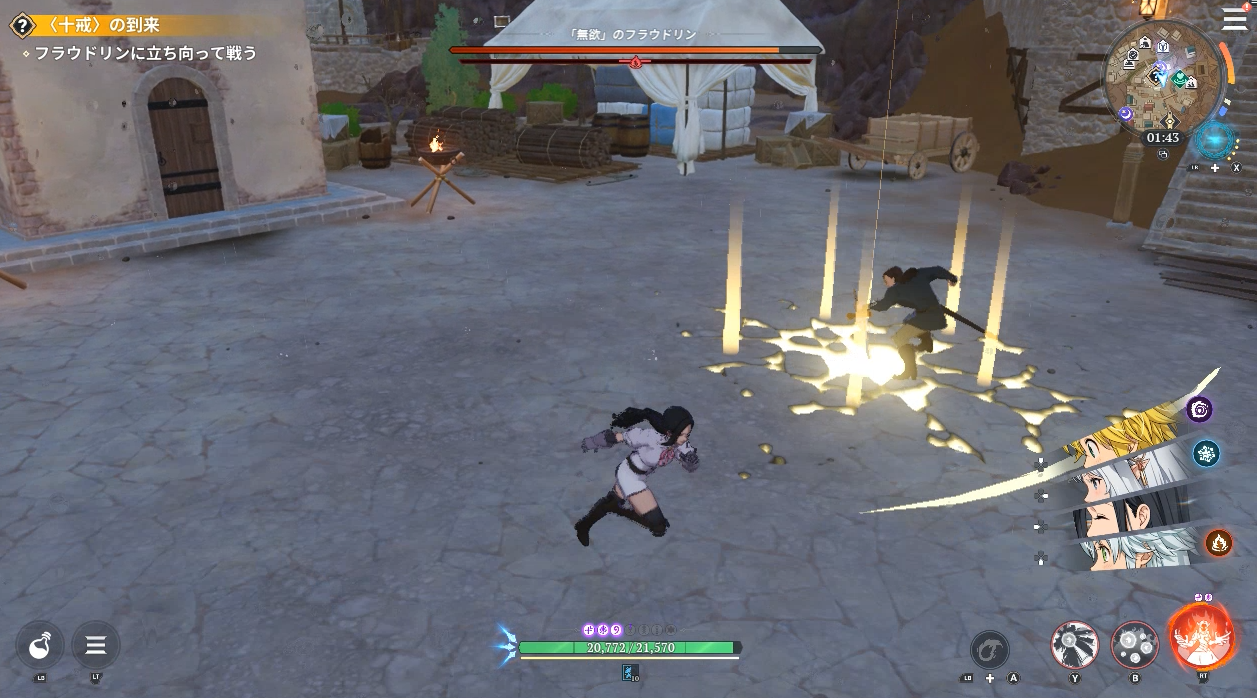The width and height of the screenshot is (1257, 698).
Task: Click the small window icon below minimap timer
Action: coord(1163,155)
